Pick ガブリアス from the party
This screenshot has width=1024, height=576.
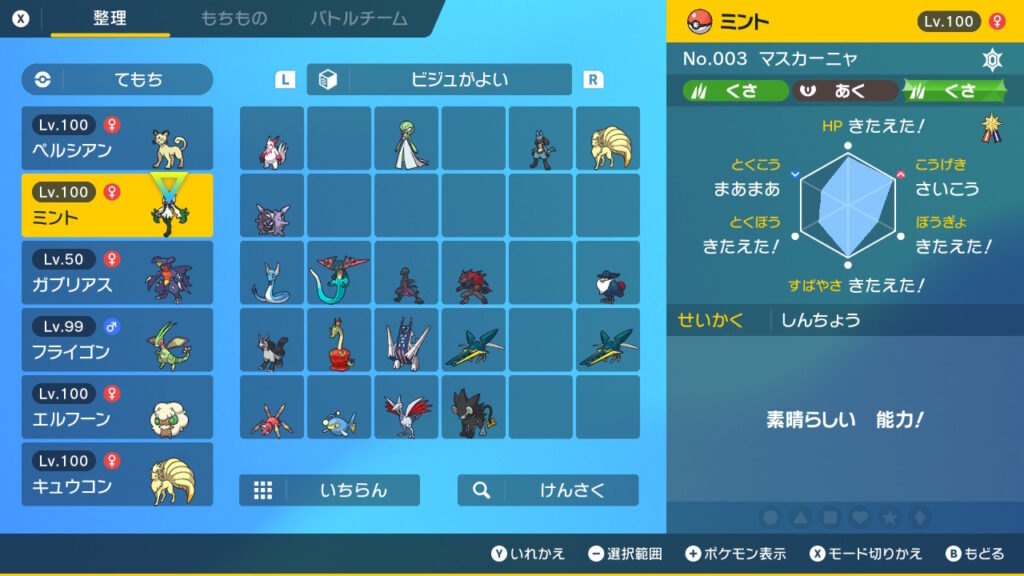pyautogui.click(x=118, y=272)
